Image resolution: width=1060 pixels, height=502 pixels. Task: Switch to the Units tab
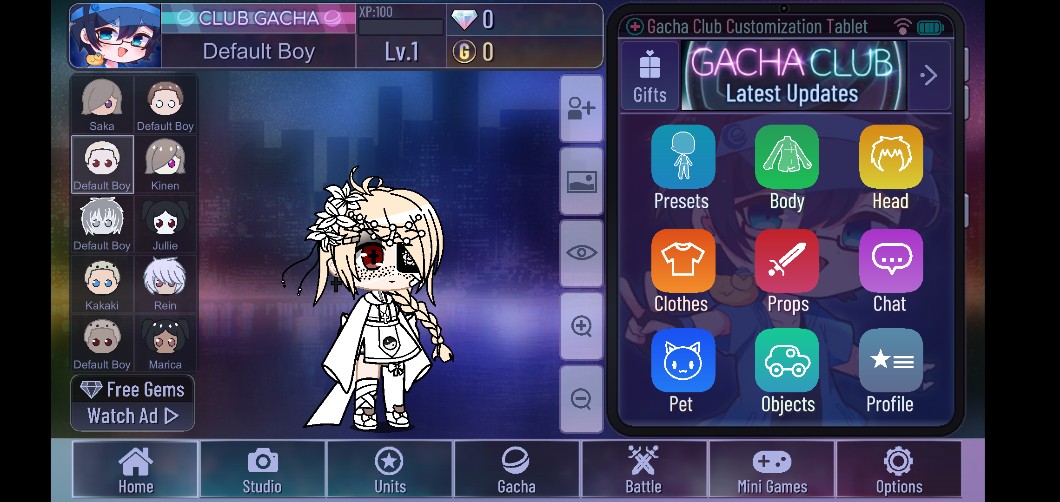coord(389,469)
